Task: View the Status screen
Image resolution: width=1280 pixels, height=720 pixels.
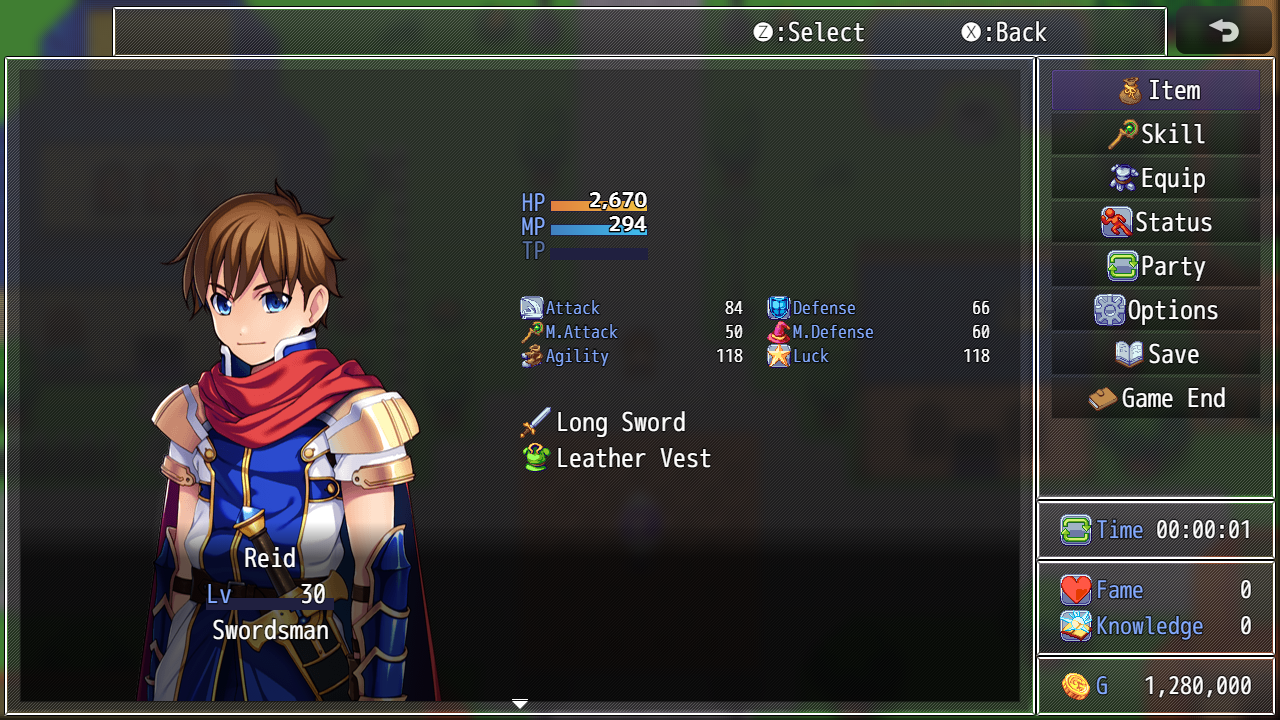Action: pyautogui.click(x=1156, y=223)
